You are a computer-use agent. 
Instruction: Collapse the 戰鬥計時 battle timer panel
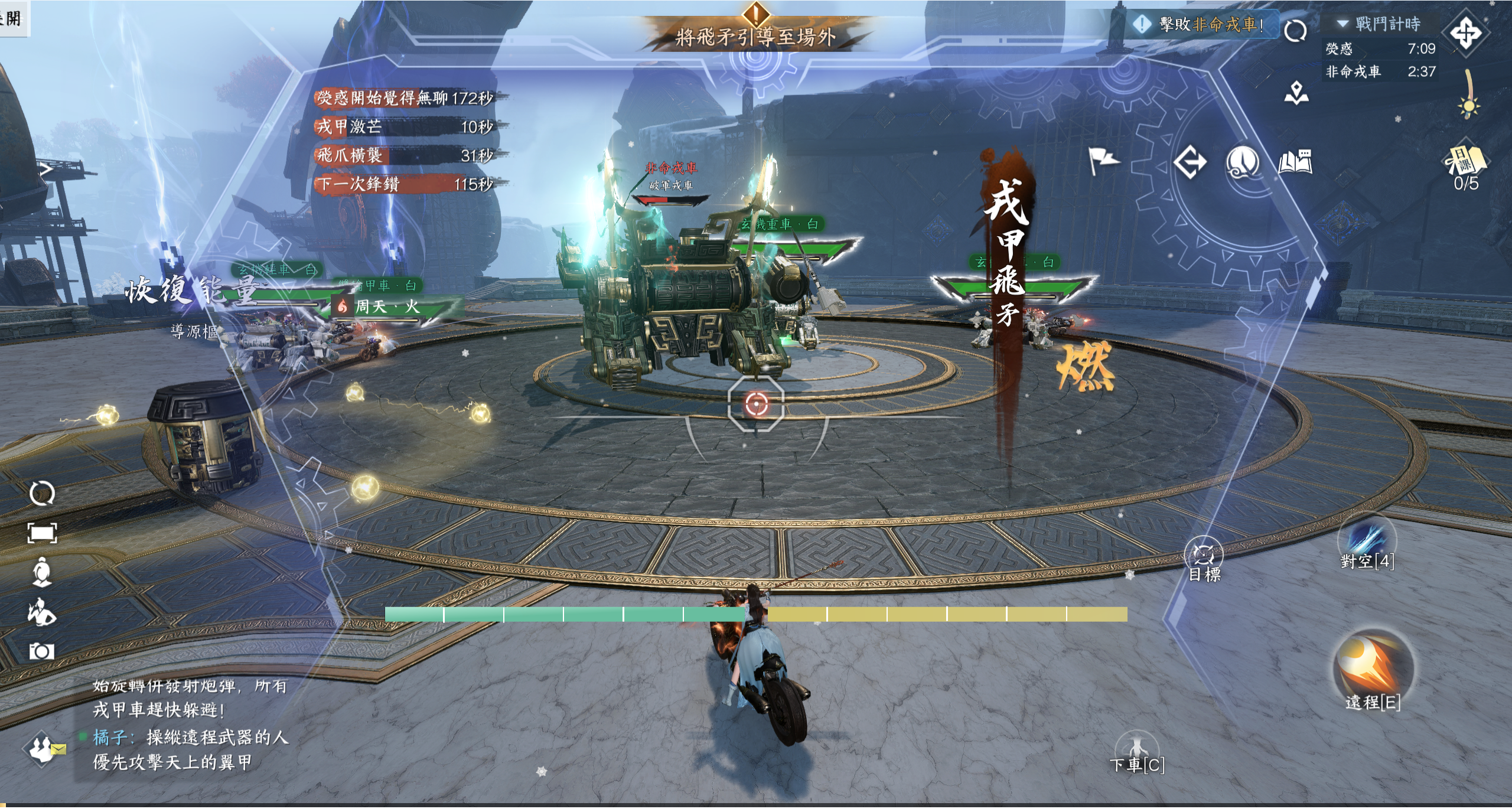coord(1342,24)
